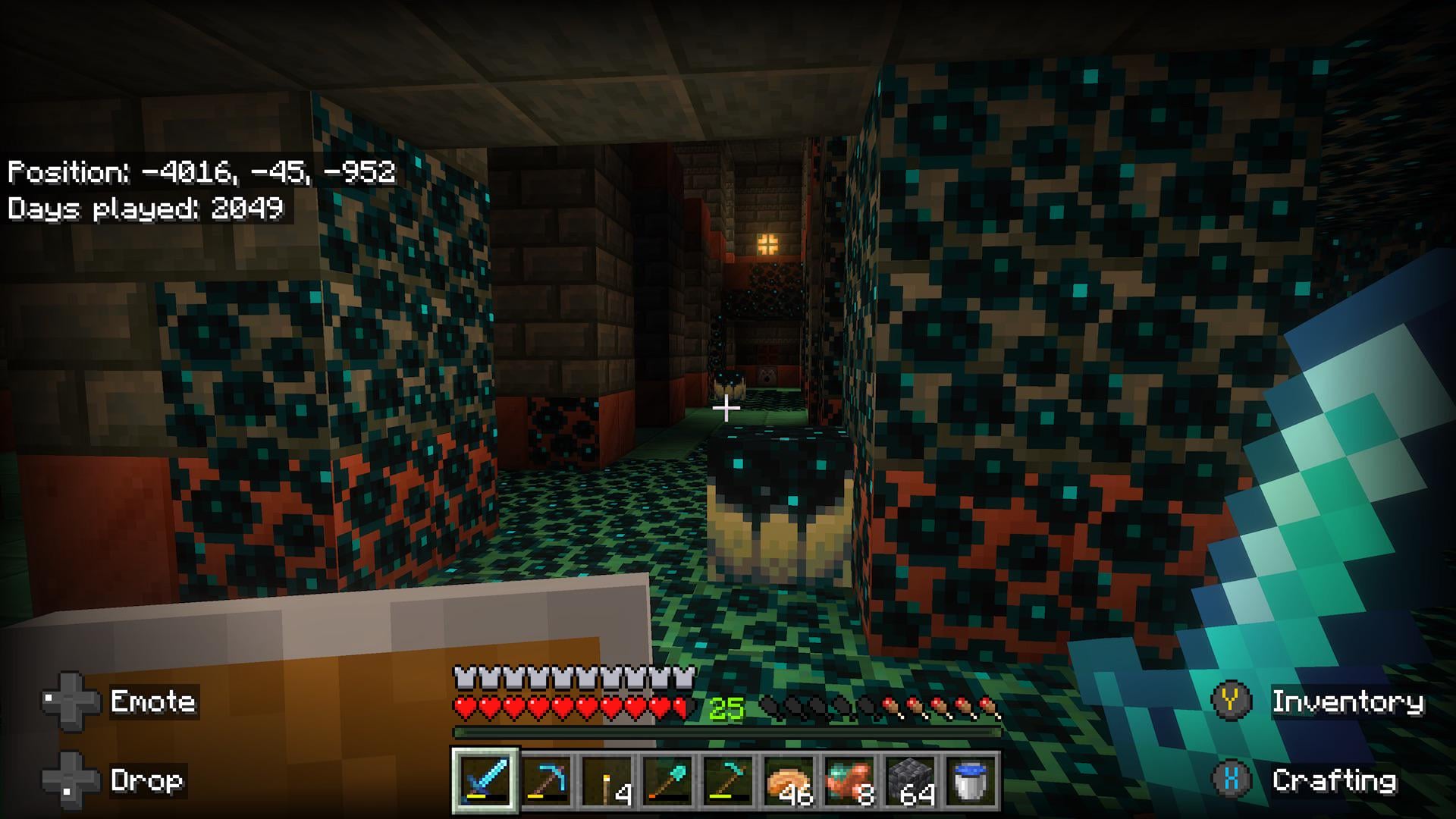Choose the torch stack of 4
Image resolution: width=1456 pixels, height=819 pixels.
pyautogui.click(x=607, y=780)
